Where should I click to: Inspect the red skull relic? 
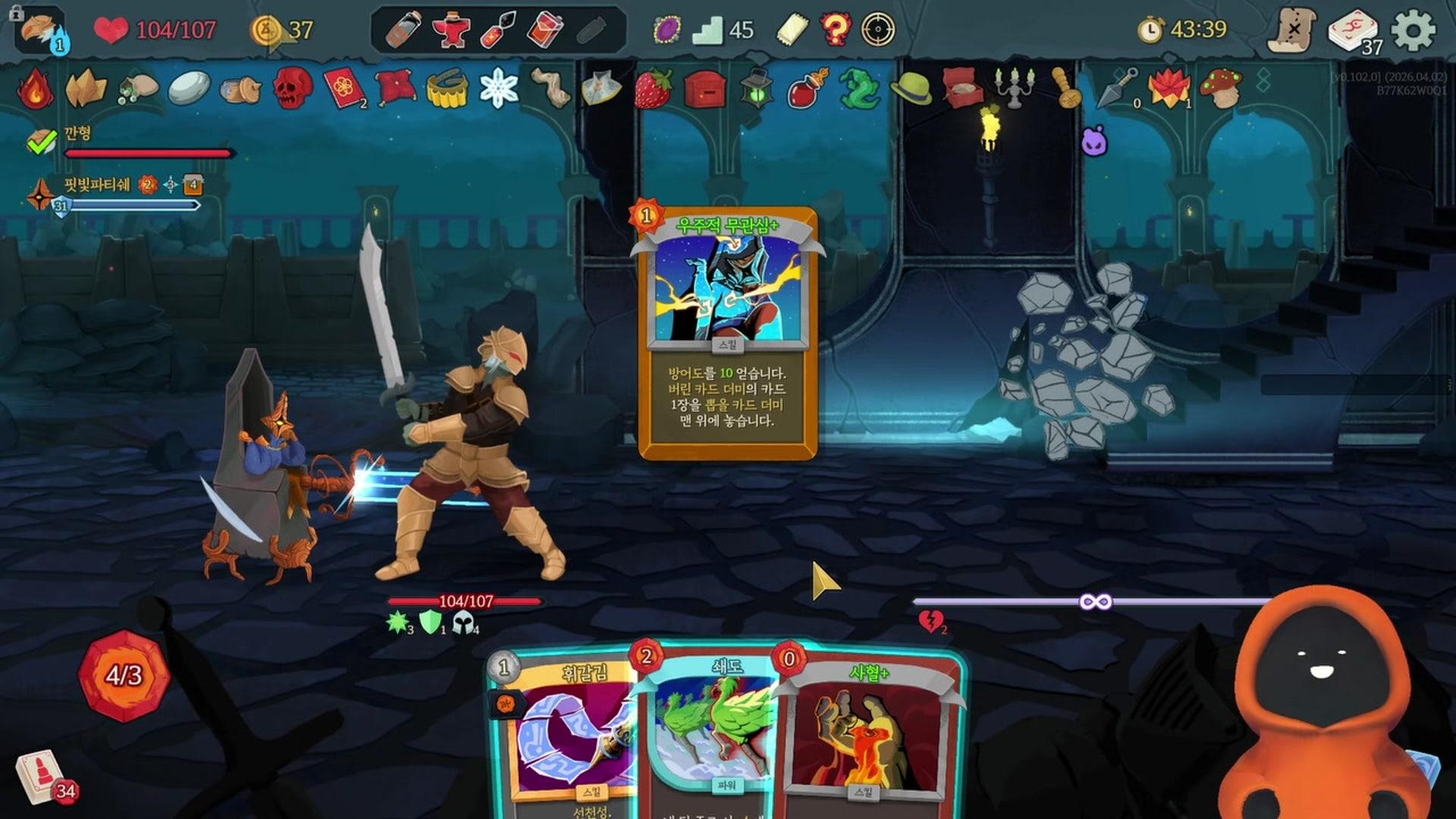(292, 88)
